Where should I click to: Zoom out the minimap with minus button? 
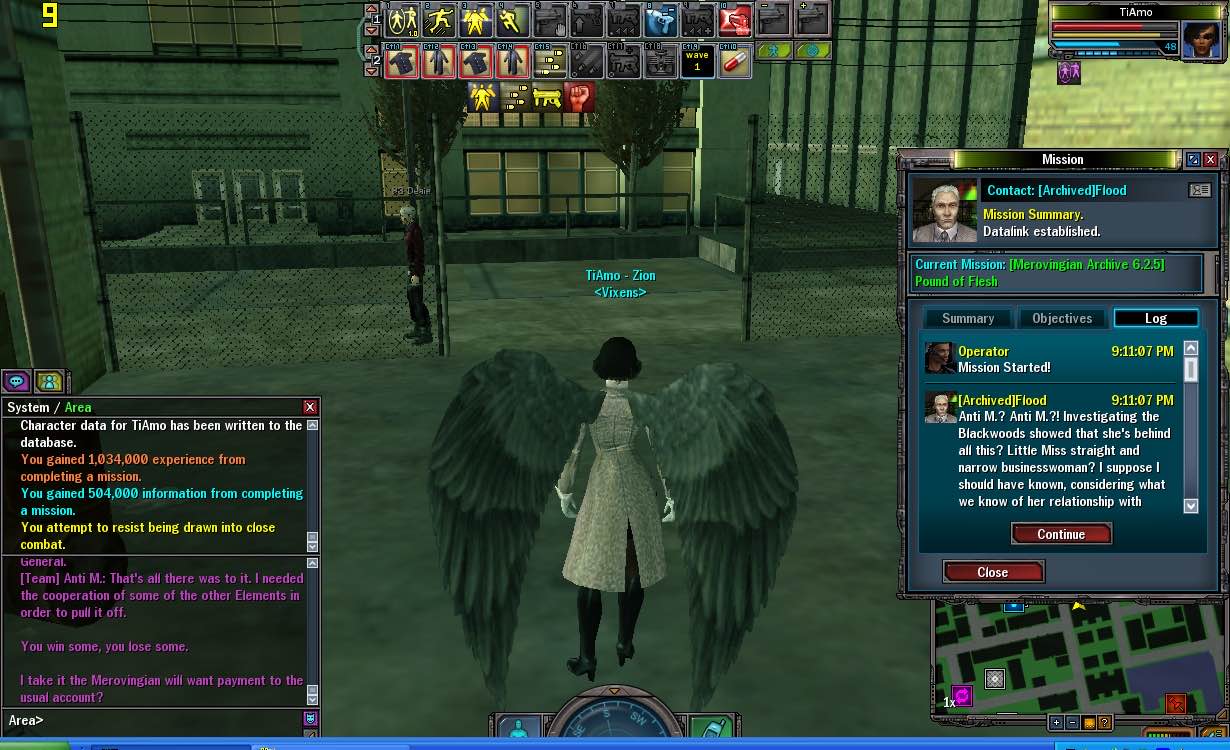tap(1072, 723)
